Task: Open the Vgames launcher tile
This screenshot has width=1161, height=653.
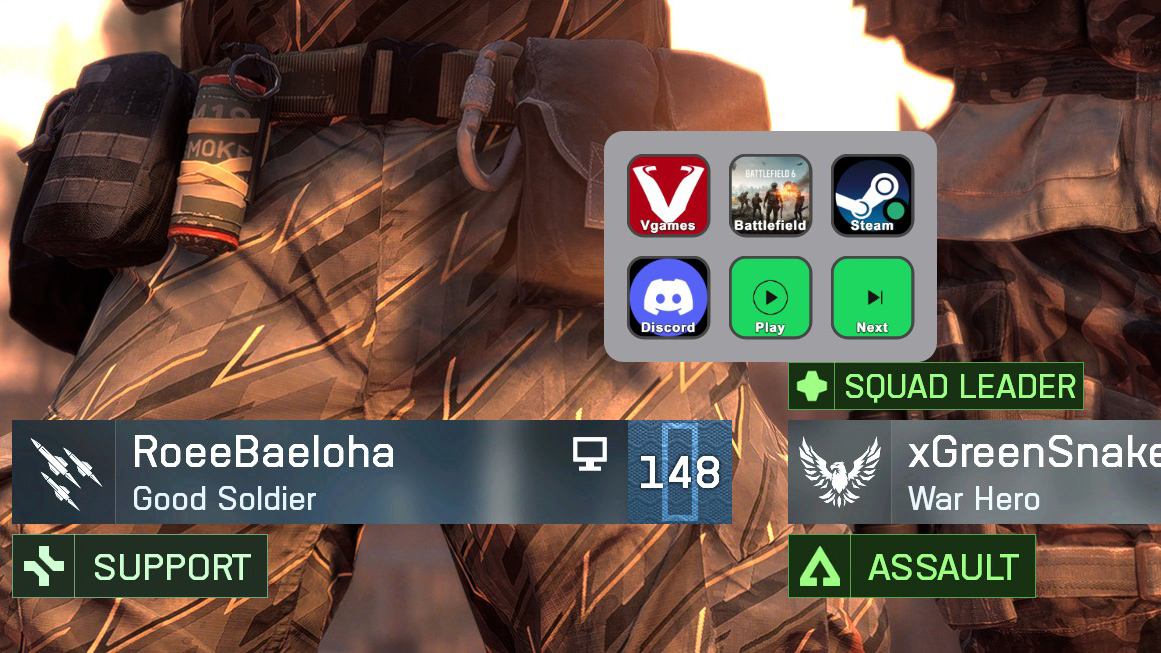Action: [668, 195]
